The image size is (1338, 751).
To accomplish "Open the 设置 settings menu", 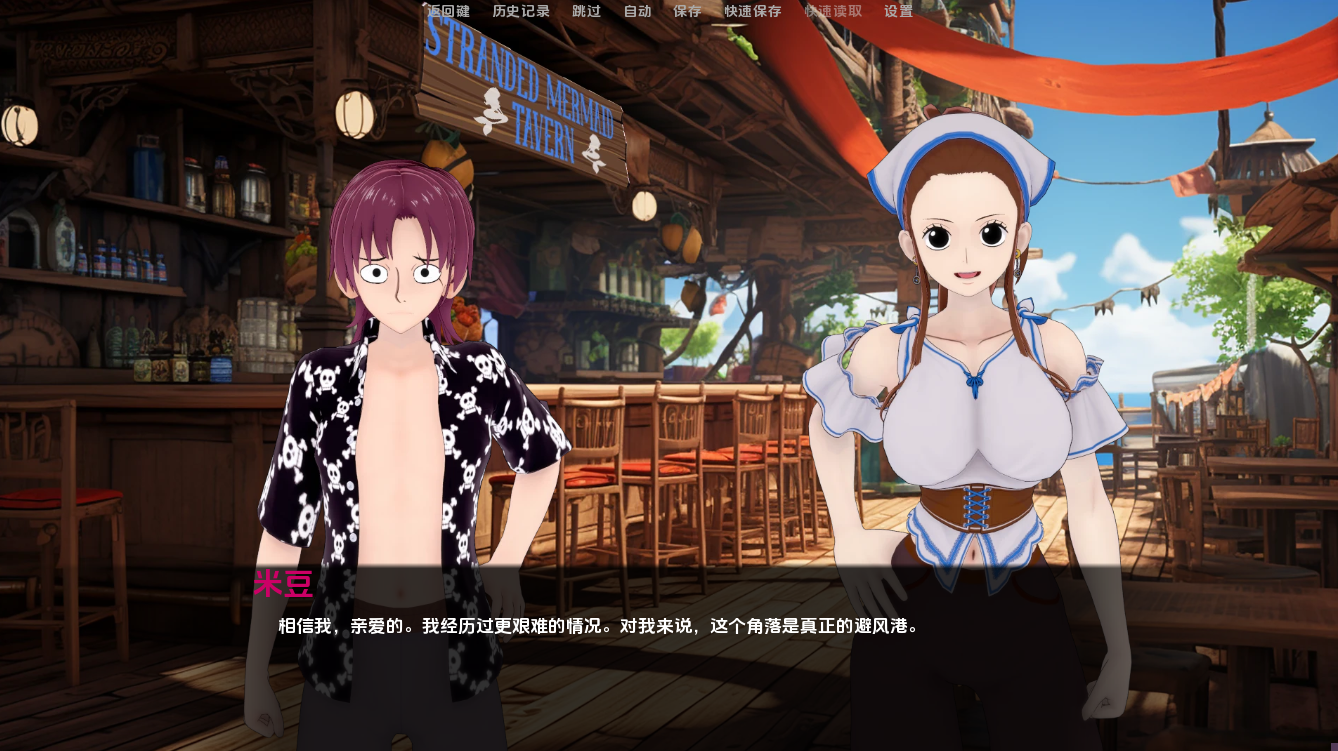I will [896, 13].
